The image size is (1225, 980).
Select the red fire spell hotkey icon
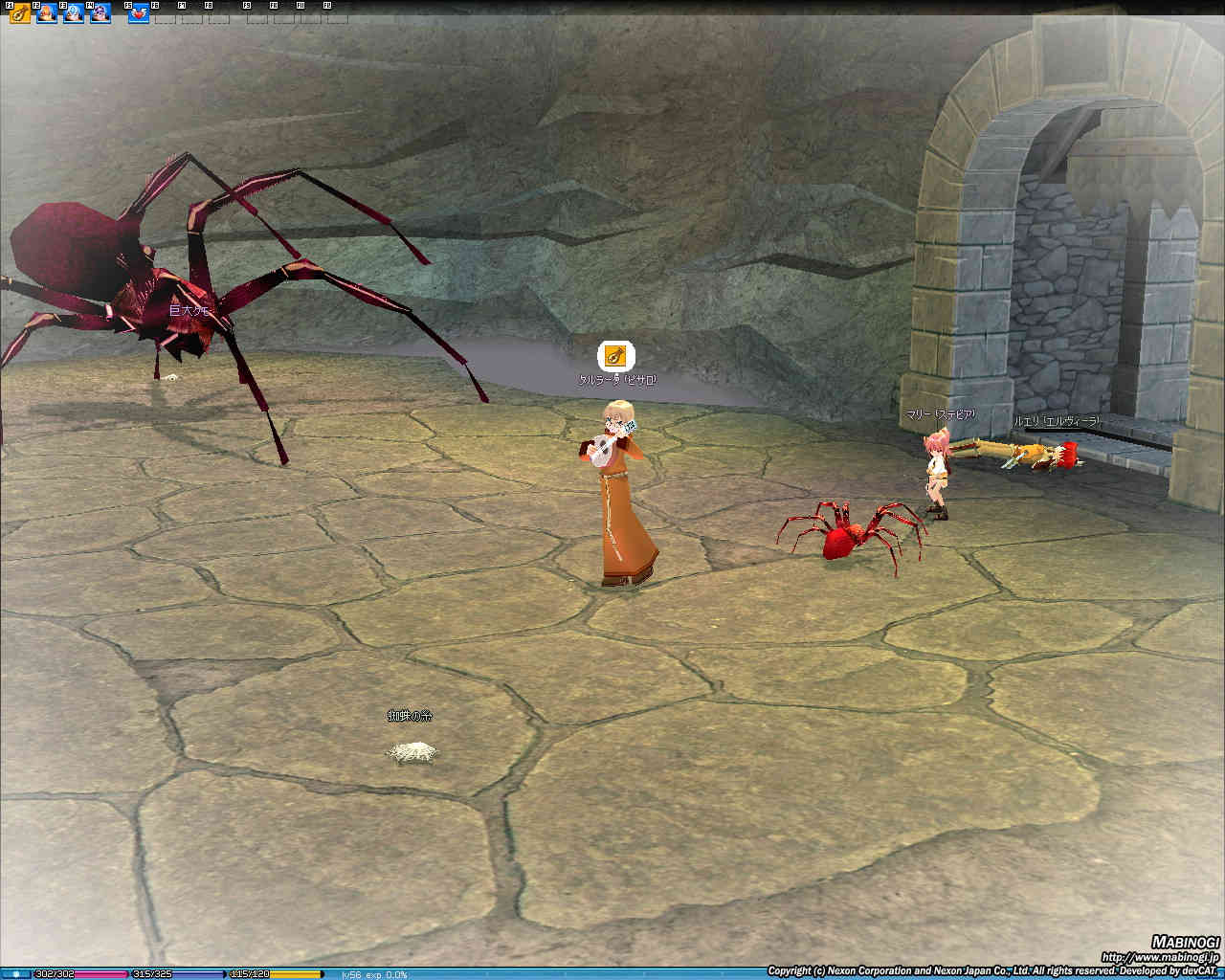[46, 14]
